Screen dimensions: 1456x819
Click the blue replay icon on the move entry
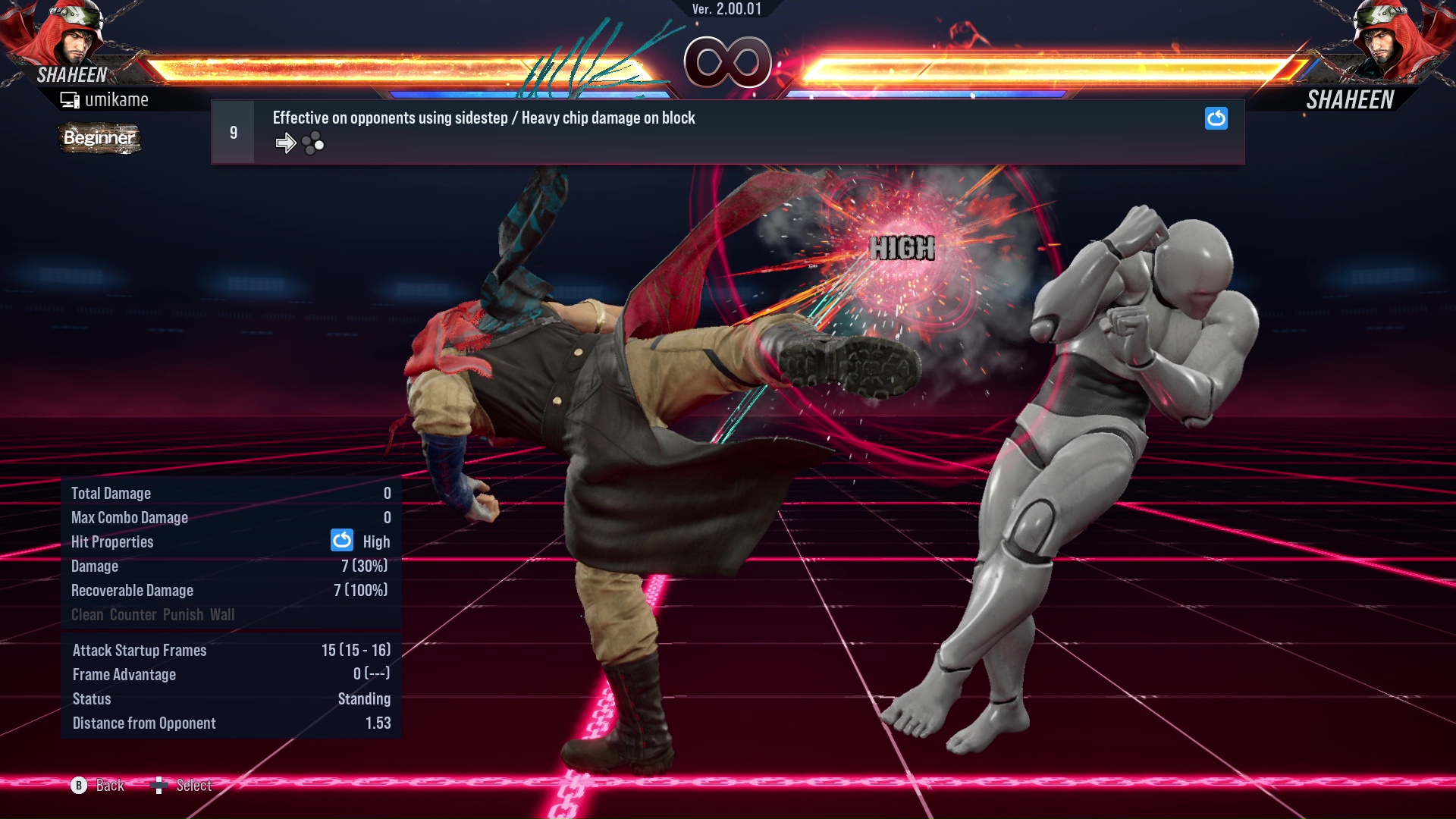pos(1216,118)
